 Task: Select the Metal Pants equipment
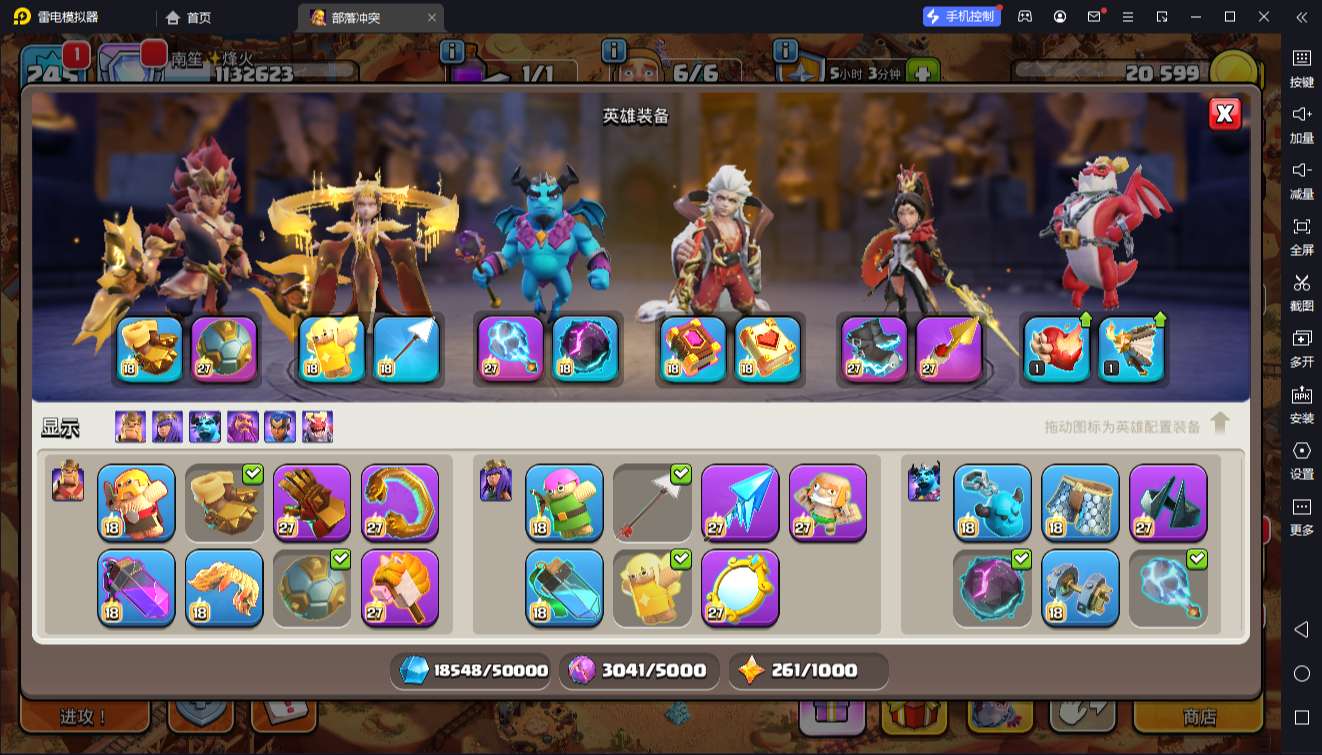pyautogui.click(x=1080, y=502)
